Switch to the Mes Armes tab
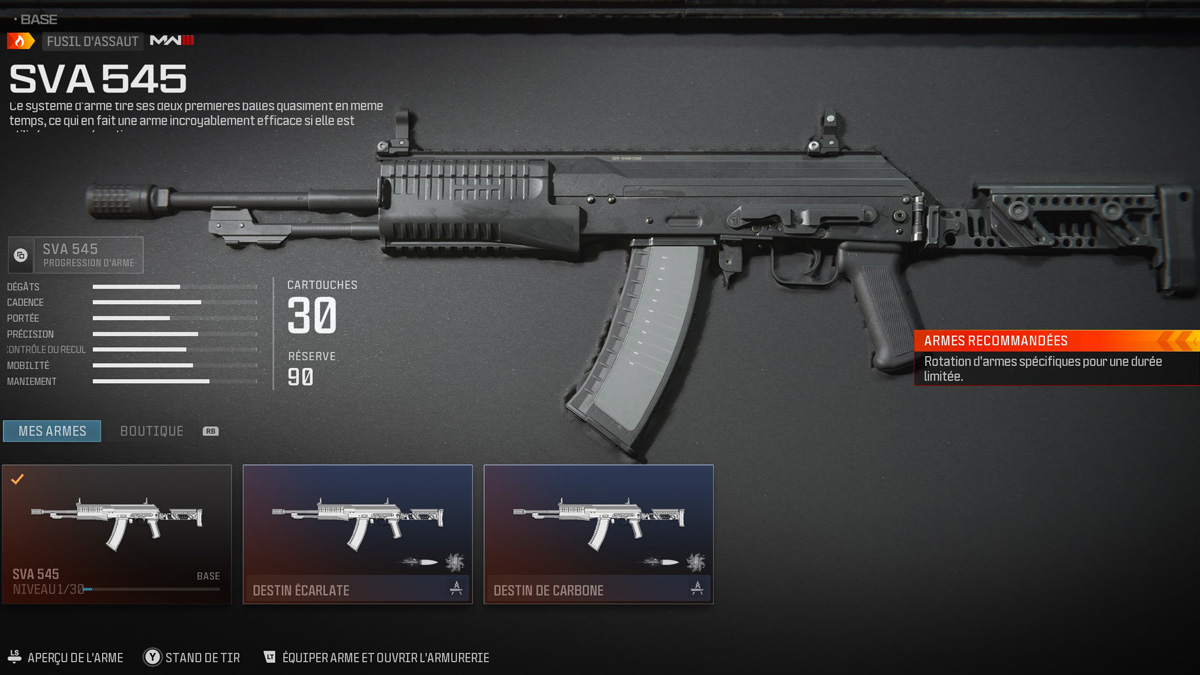This screenshot has width=1200, height=675. (52, 431)
